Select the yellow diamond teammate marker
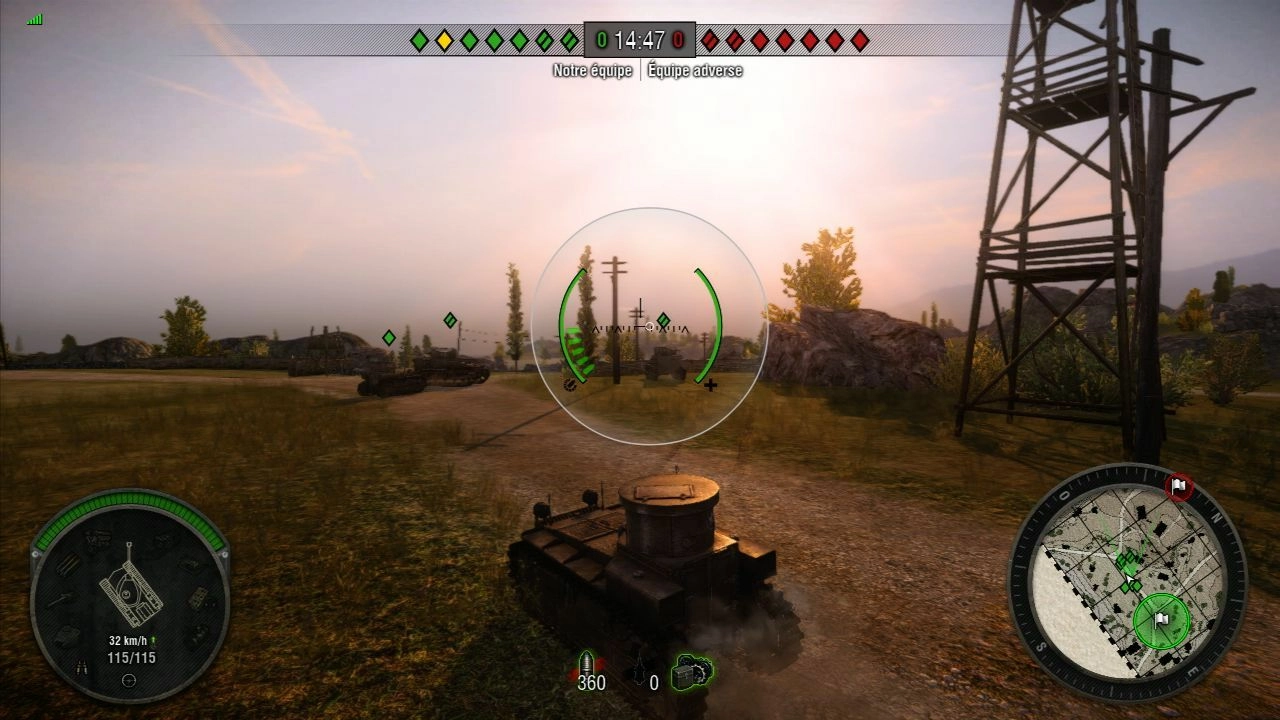 pyautogui.click(x=444, y=40)
